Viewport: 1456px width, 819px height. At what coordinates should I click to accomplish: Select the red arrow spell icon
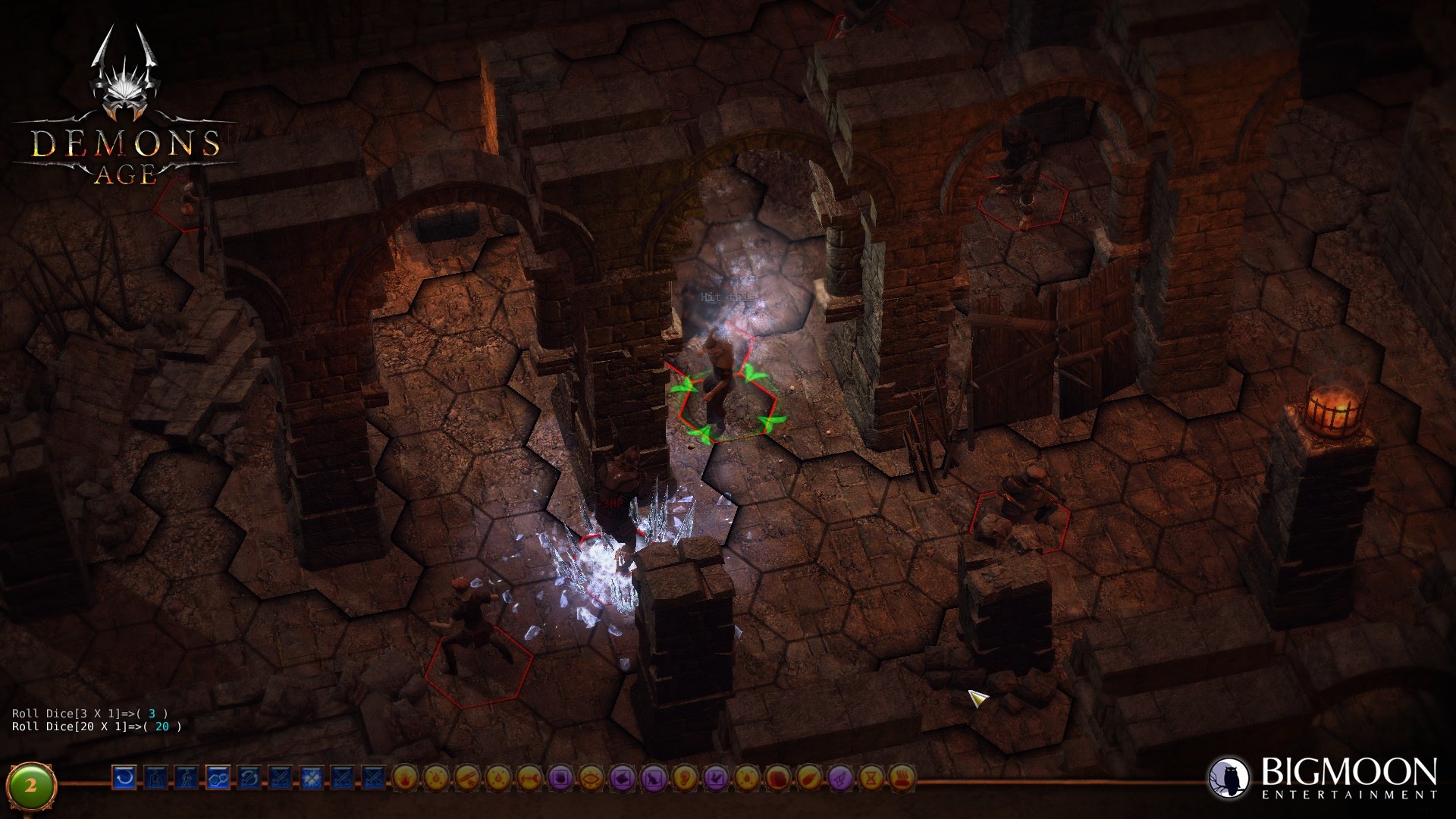click(530, 777)
